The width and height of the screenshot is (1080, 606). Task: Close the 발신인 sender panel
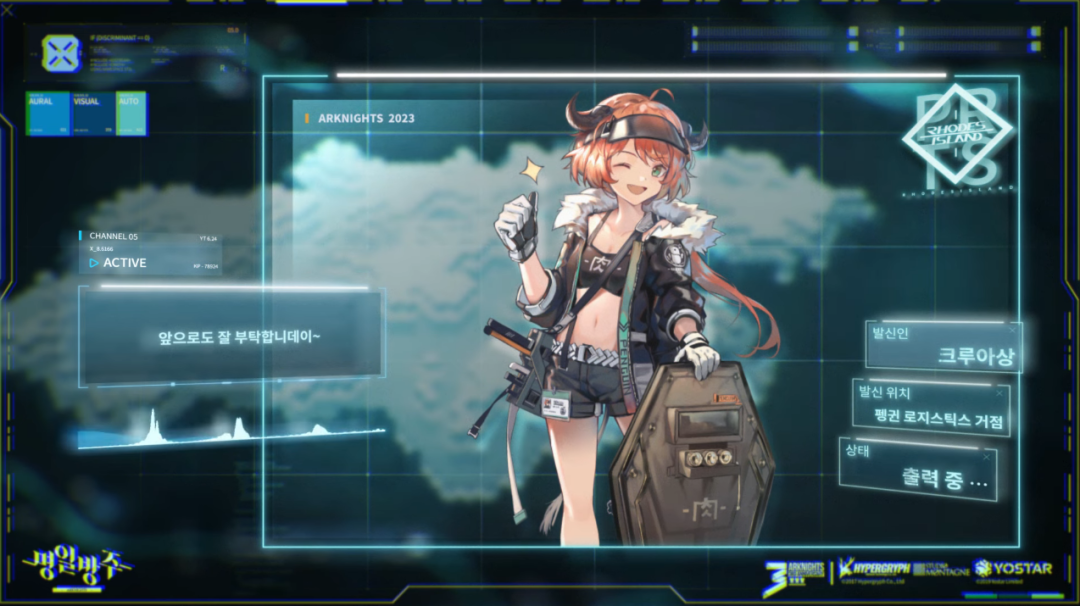1011,329
